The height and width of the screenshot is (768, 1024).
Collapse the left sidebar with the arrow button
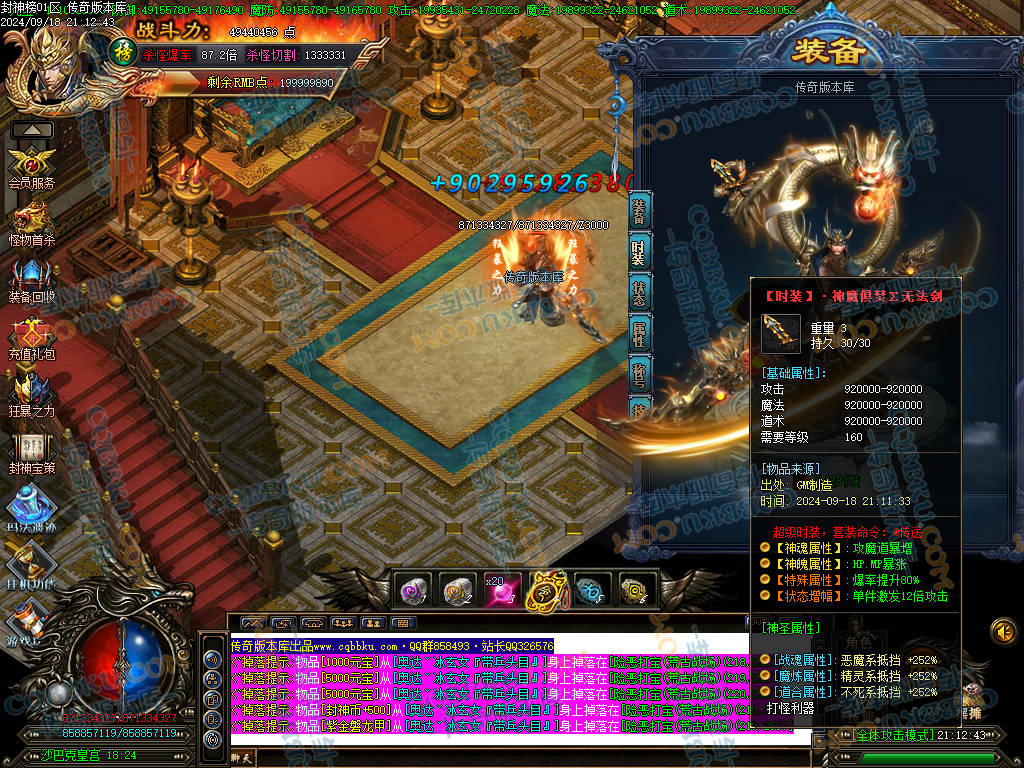[x=32, y=130]
